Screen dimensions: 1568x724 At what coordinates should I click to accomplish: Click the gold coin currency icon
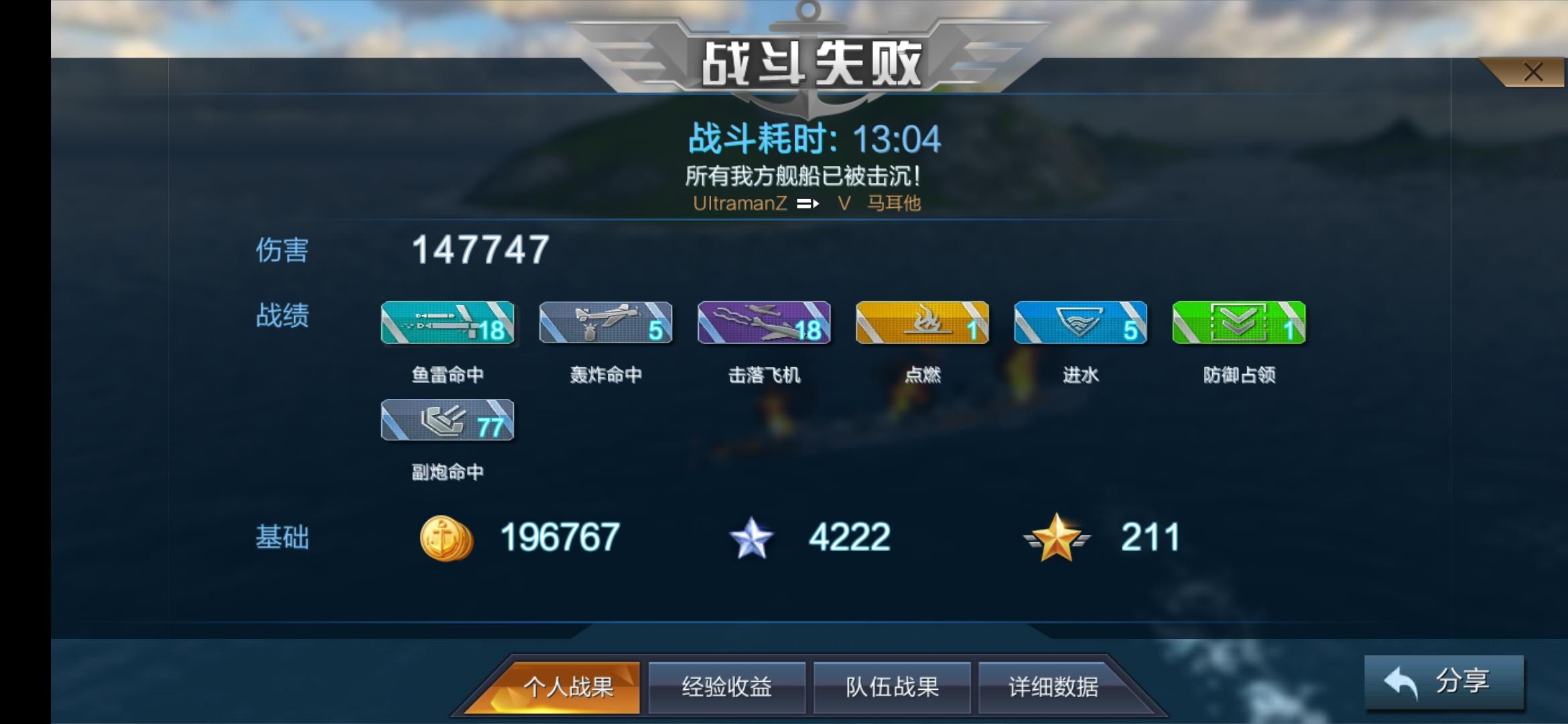(x=447, y=536)
